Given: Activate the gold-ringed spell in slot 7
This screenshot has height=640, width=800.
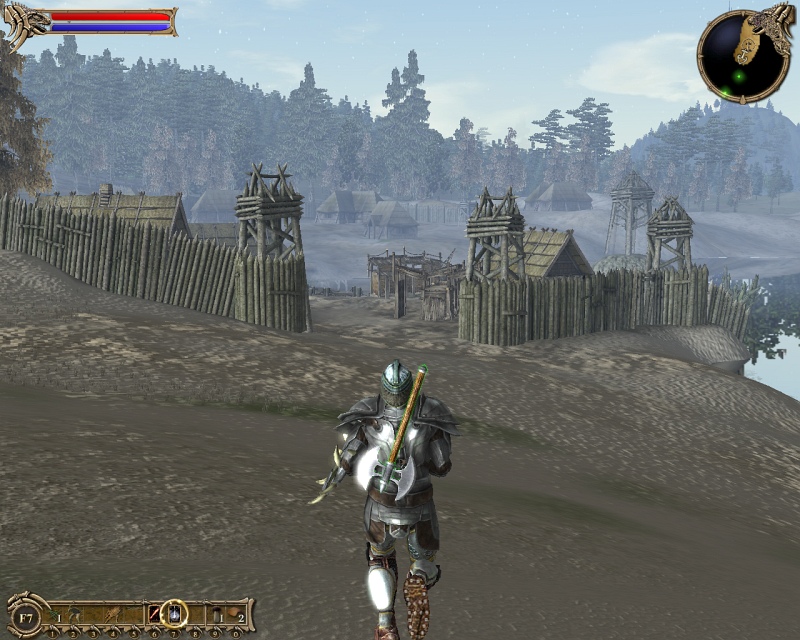Looking at the screenshot, I should [x=174, y=613].
